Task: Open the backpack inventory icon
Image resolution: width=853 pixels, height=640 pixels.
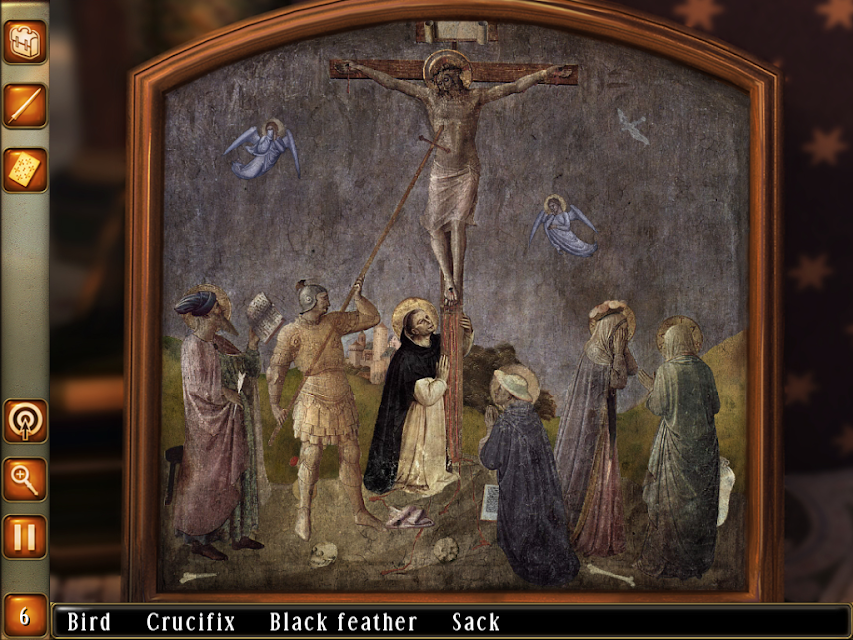Action: point(24,42)
